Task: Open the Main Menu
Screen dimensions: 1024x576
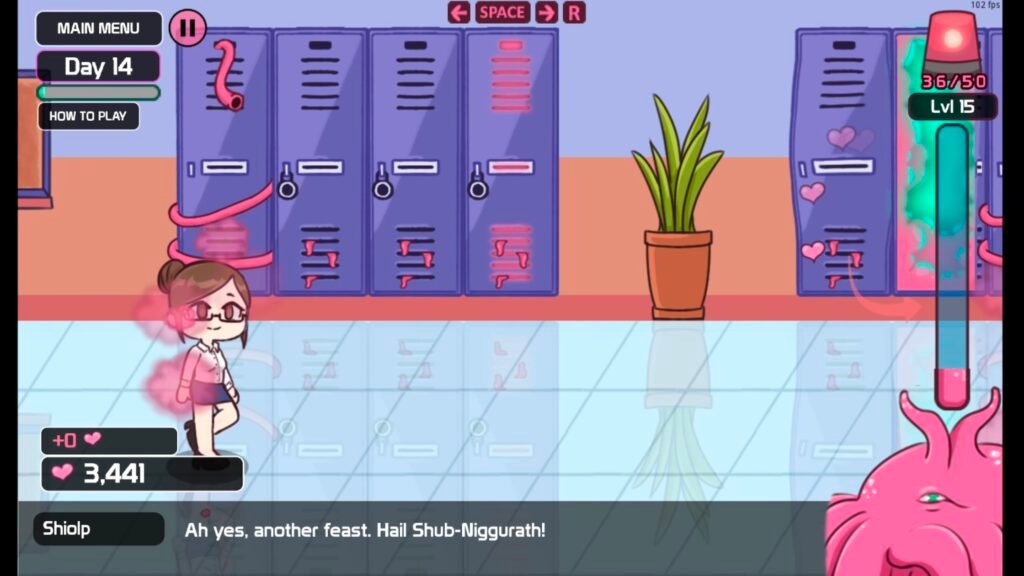Action: (98, 28)
